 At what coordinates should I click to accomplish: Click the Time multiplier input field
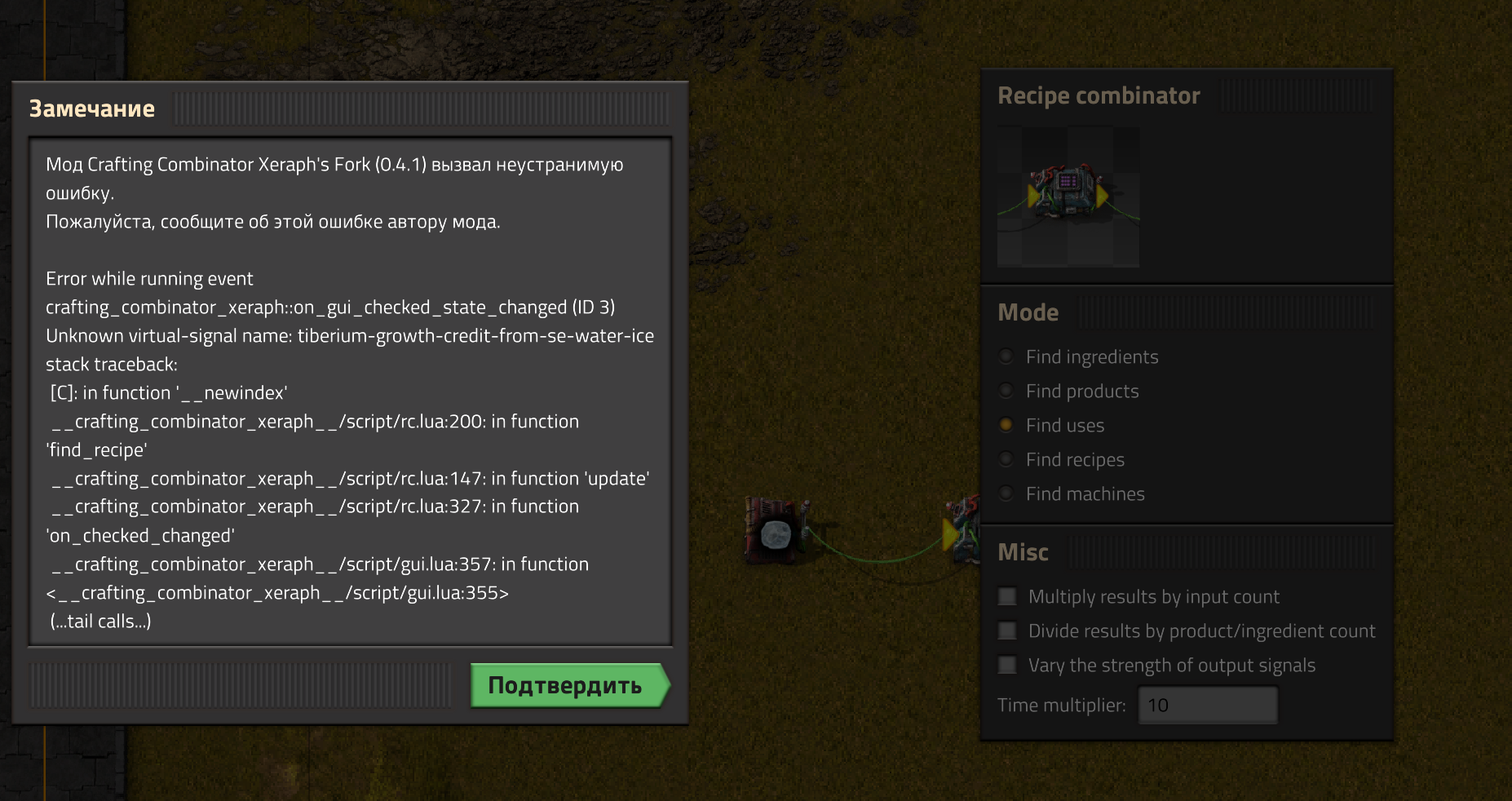(1208, 704)
